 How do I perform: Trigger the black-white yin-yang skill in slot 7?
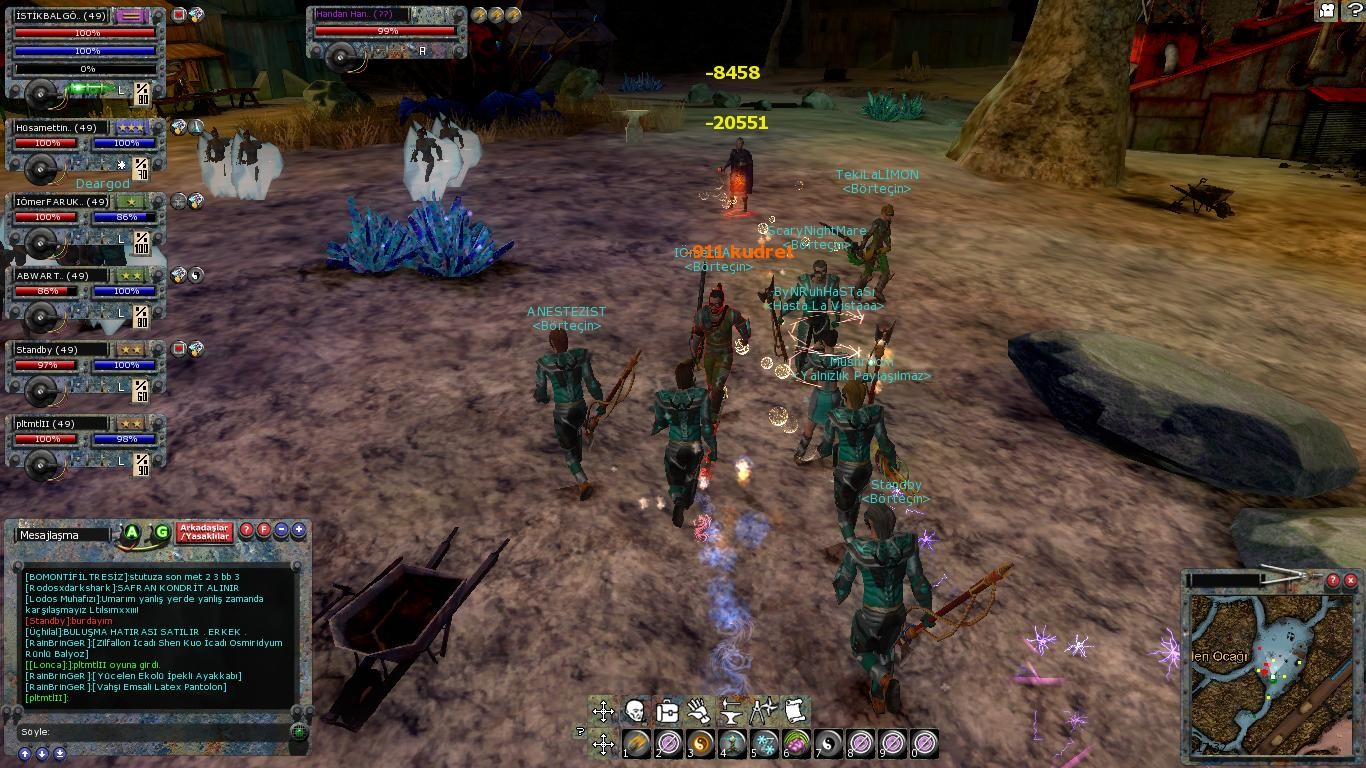point(828,743)
